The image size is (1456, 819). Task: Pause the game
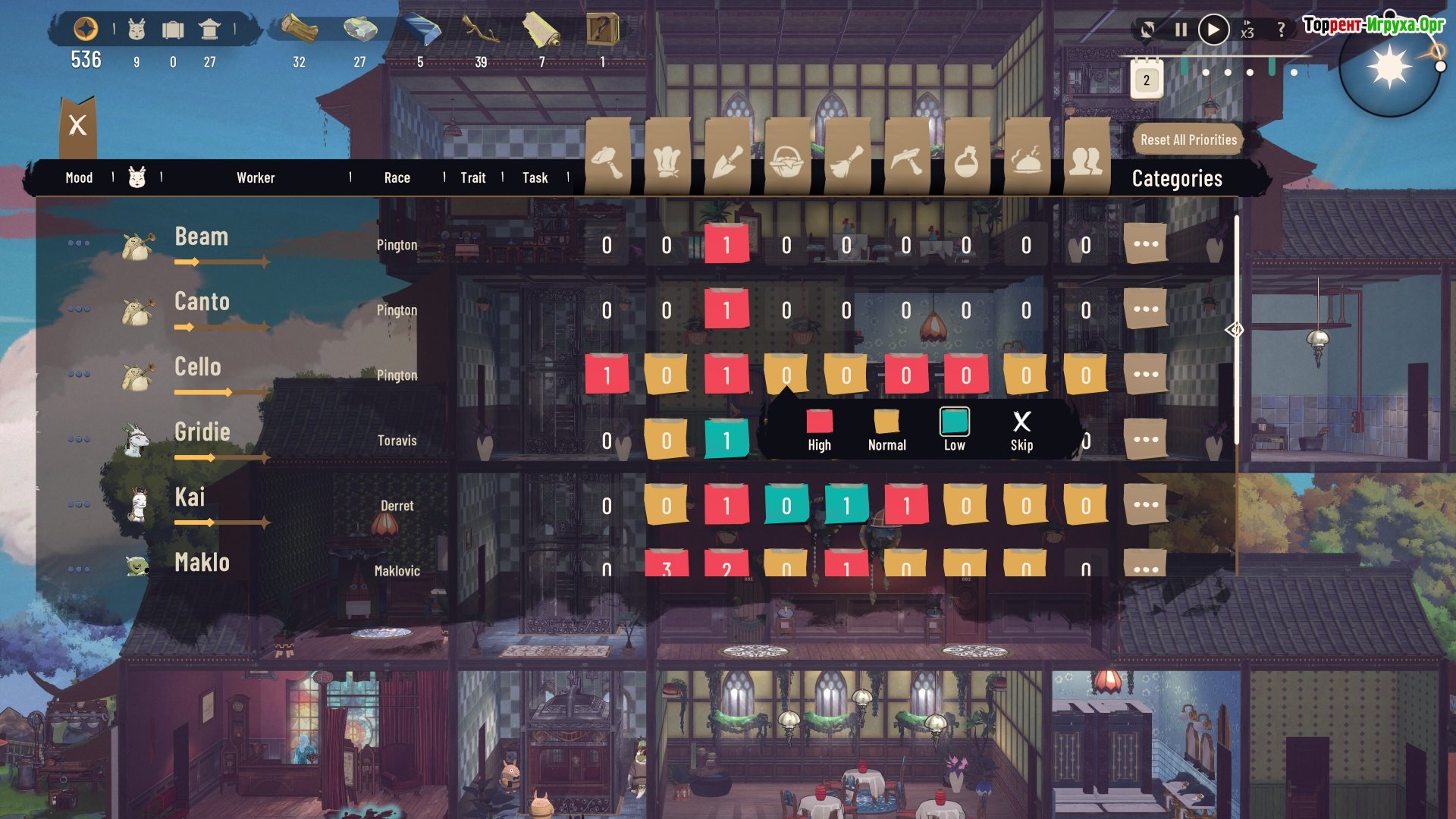click(x=1181, y=30)
